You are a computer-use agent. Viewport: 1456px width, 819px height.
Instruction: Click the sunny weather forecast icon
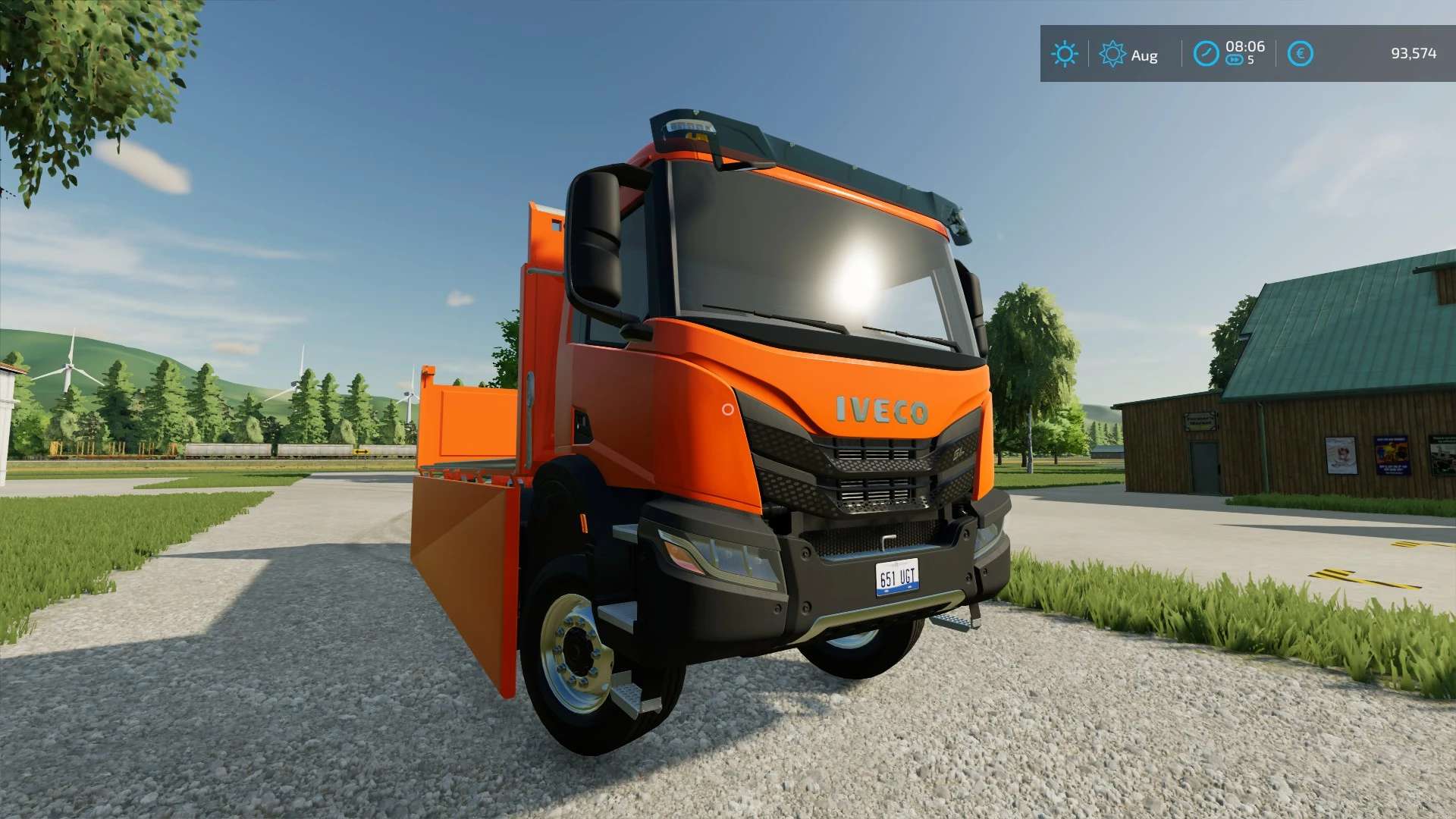point(1064,54)
